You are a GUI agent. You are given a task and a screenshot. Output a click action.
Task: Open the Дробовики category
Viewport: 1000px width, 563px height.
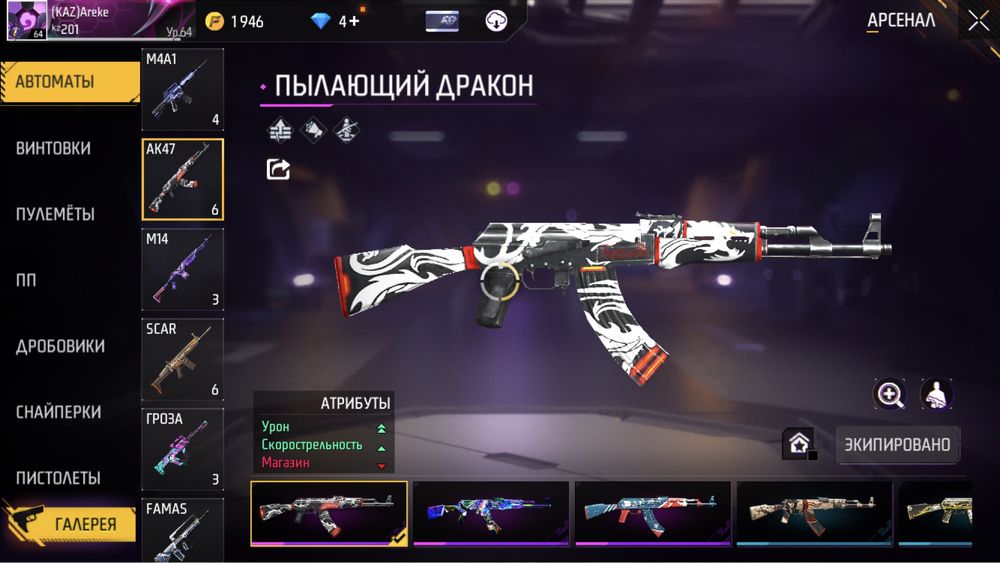coord(60,346)
